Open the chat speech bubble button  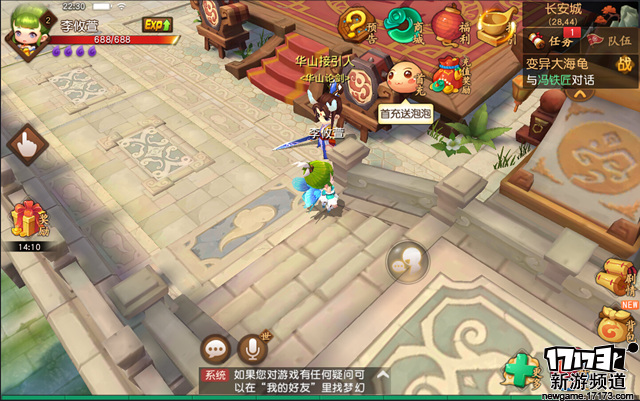(215, 349)
